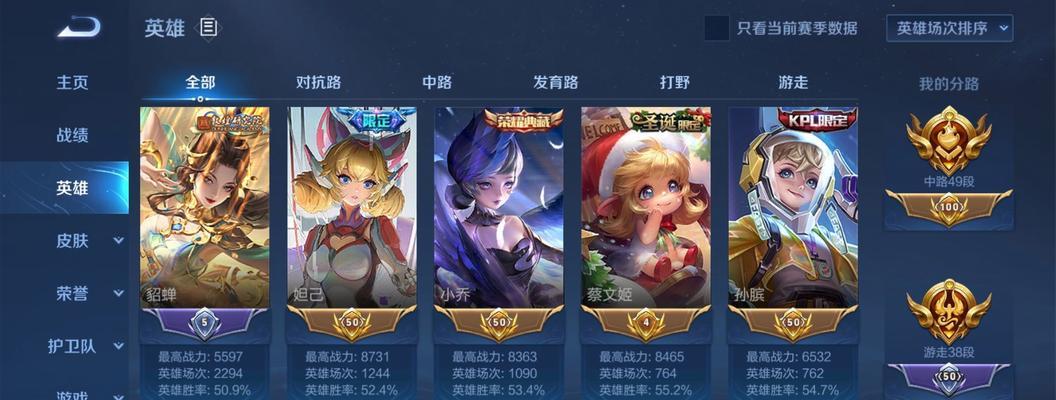
Task: Expand the 荣誉 sidebar section
Action: tap(85, 293)
